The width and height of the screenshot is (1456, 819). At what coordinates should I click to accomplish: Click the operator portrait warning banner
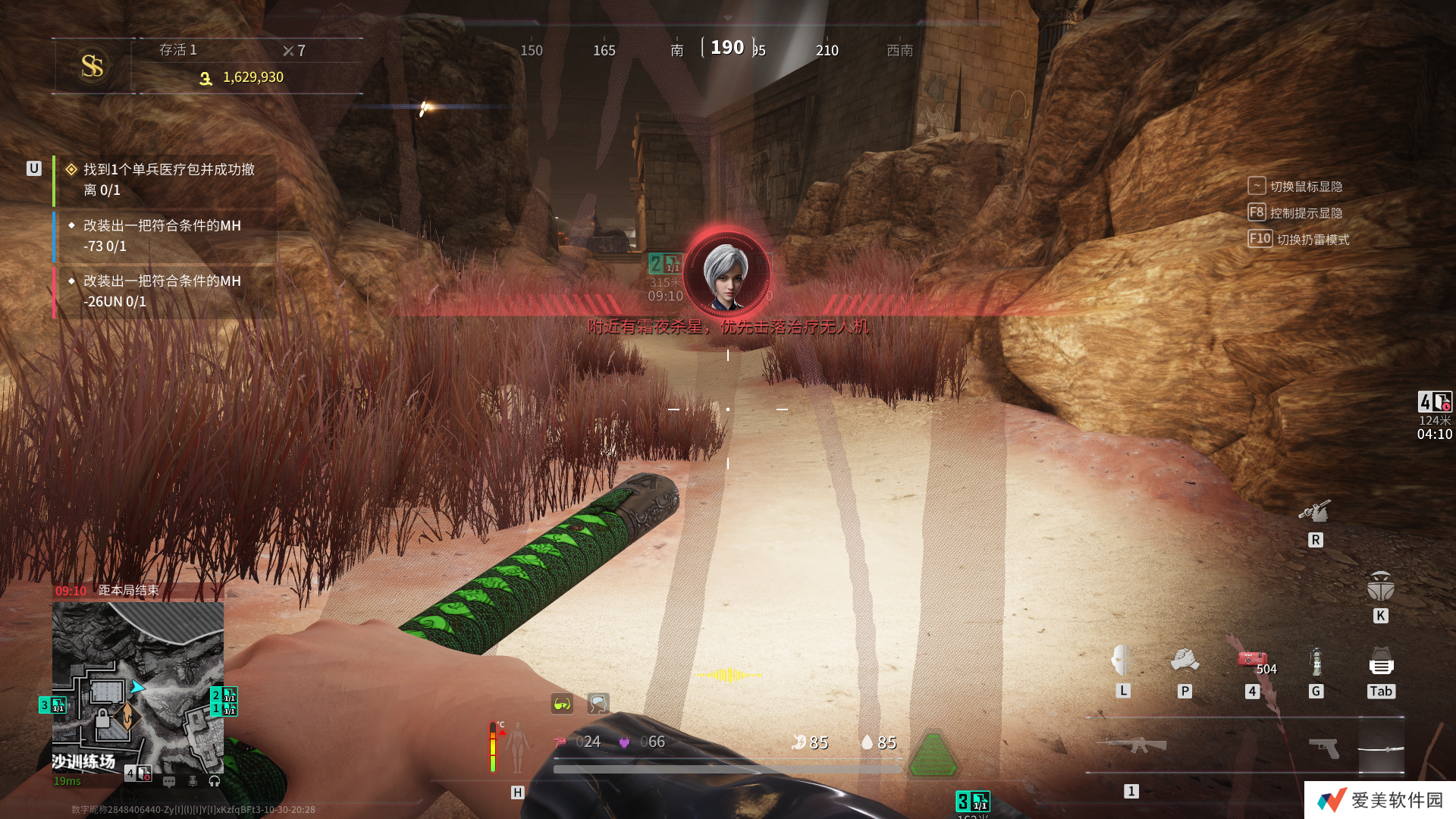point(726,273)
